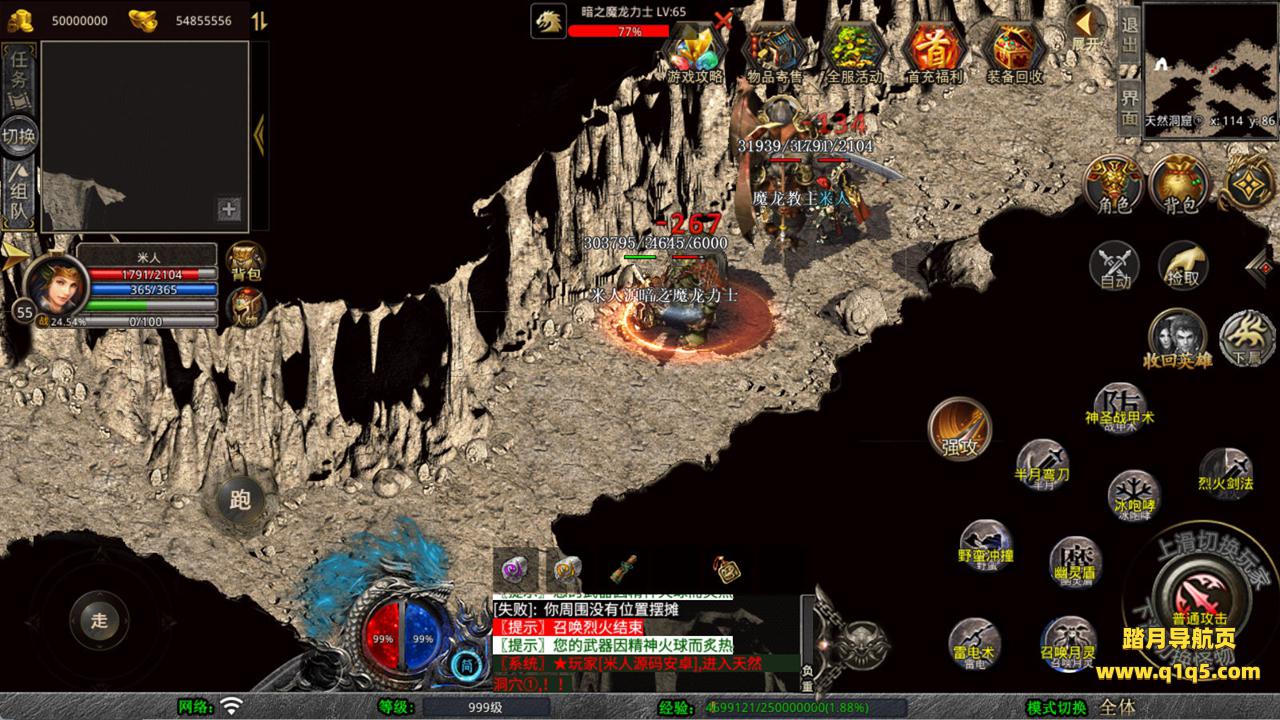Open the 装备回收 equipment recycling chest

click(1014, 50)
